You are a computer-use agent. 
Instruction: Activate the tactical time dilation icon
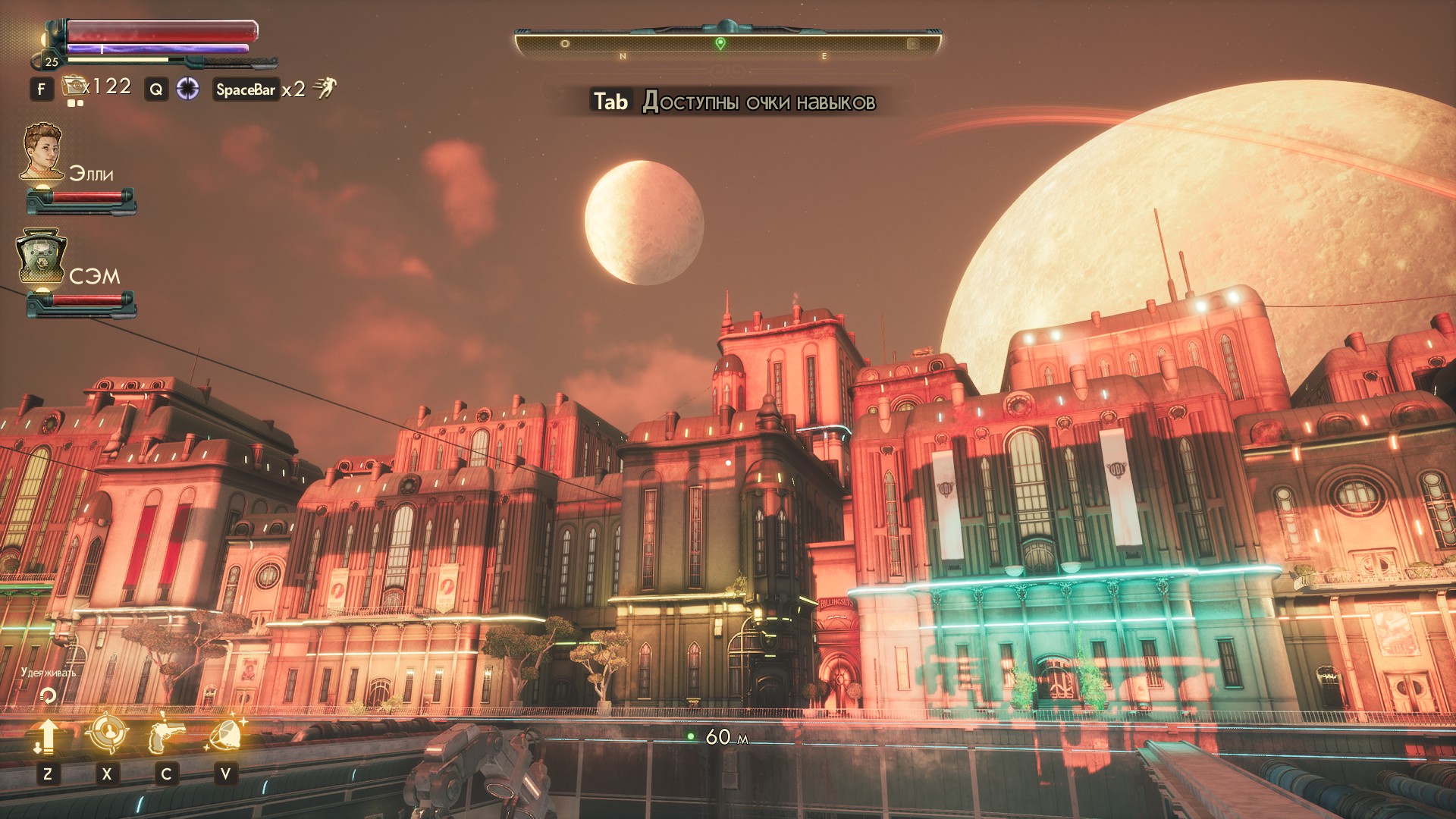pos(187,89)
